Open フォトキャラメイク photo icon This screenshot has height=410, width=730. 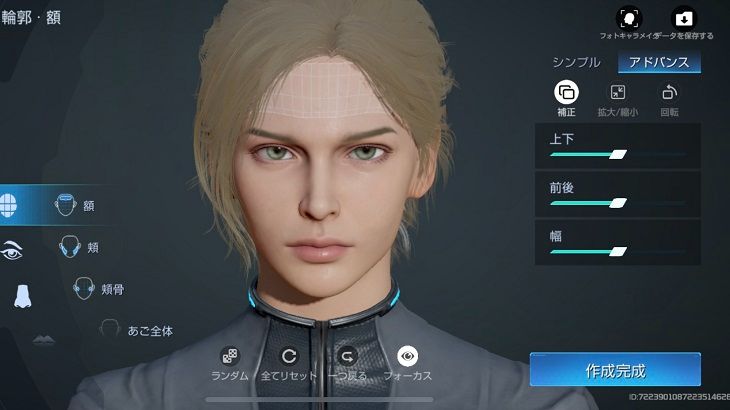tap(629, 18)
